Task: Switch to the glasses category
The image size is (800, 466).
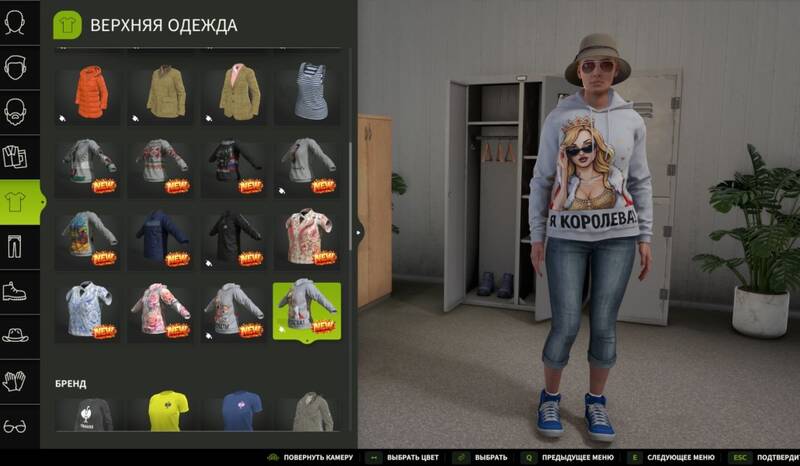Action: [16, 425]
